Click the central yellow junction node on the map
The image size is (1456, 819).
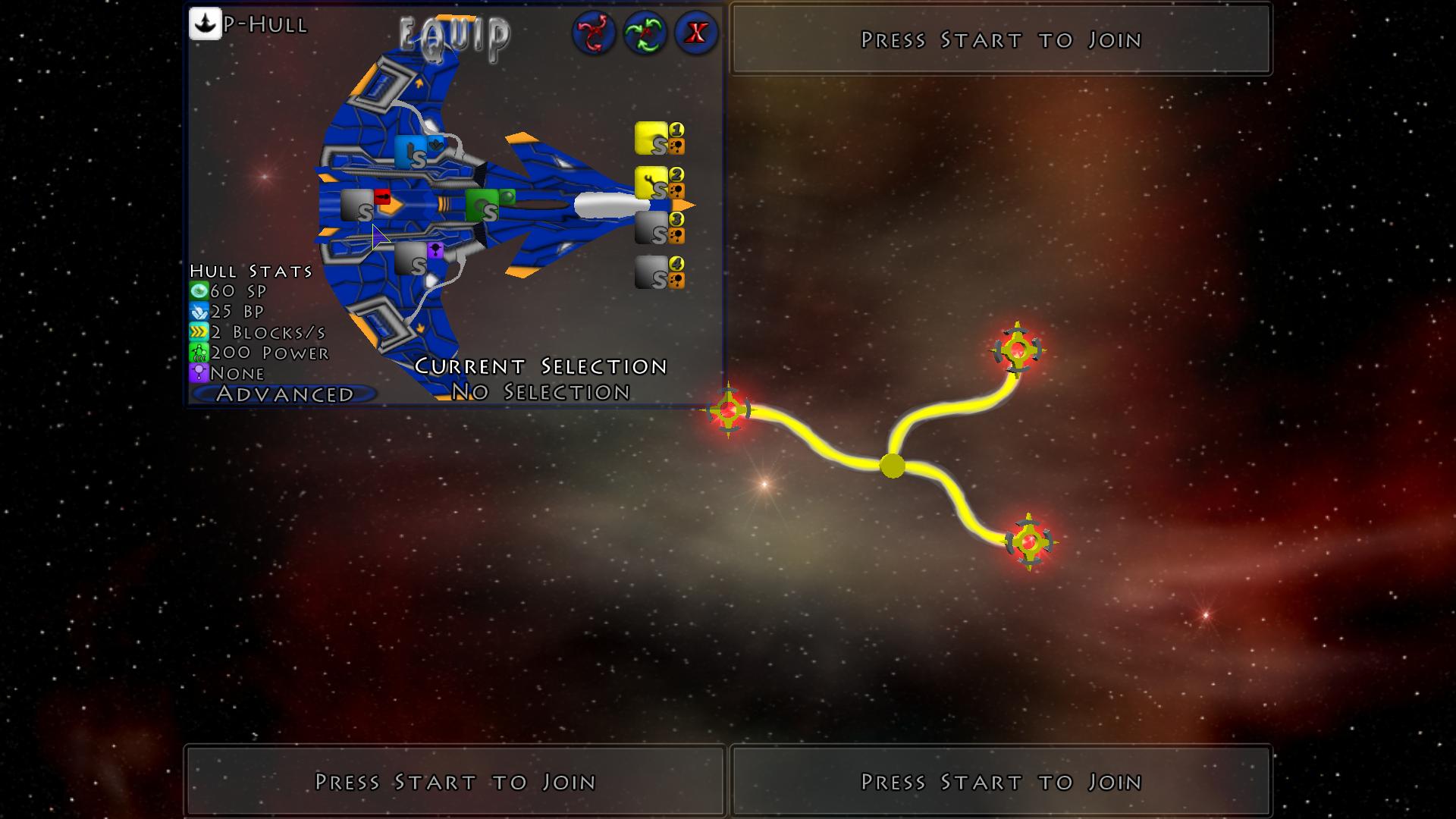click(892, 466)
